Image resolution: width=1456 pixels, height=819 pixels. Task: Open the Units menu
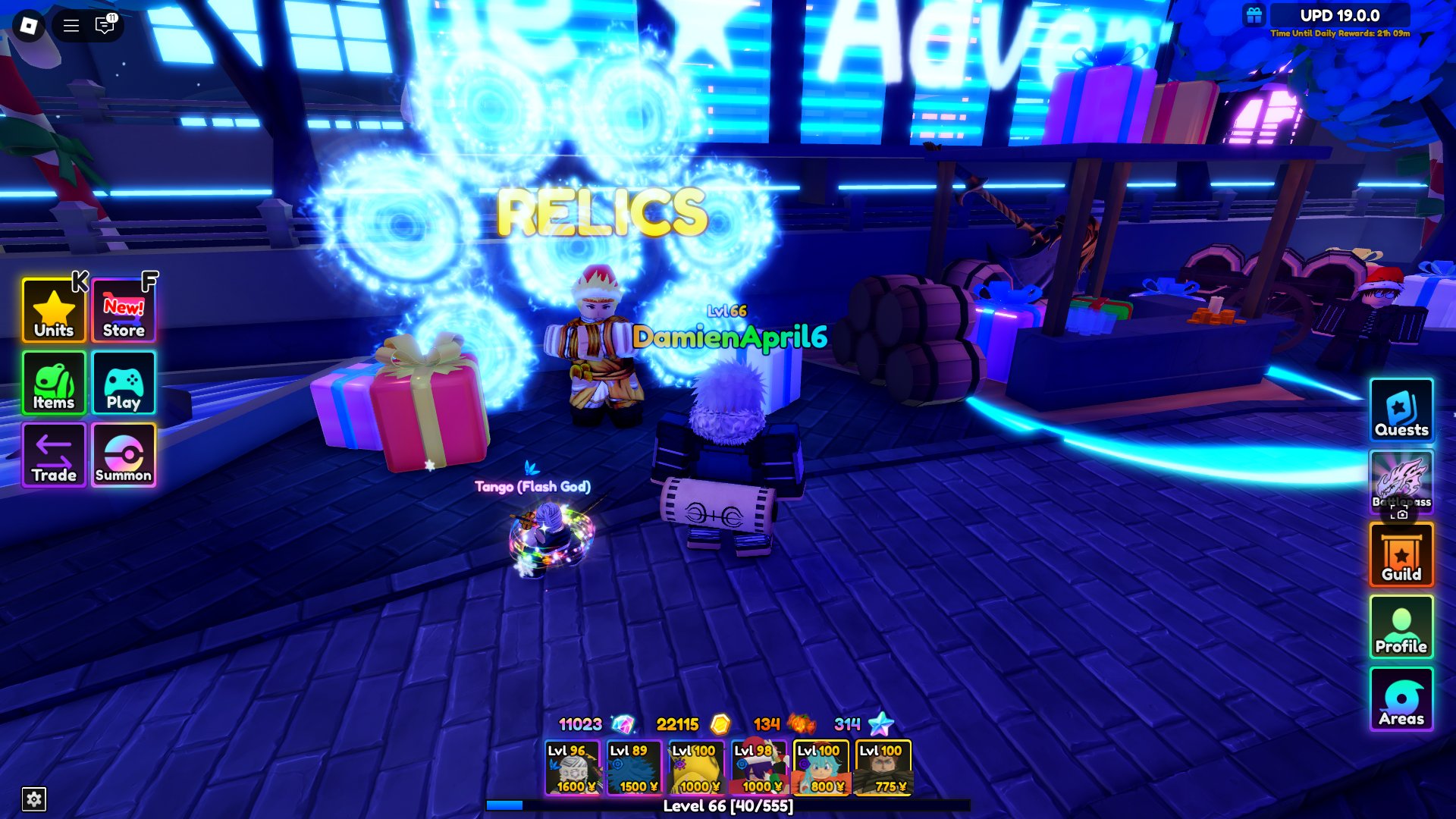tap(52, 310)
